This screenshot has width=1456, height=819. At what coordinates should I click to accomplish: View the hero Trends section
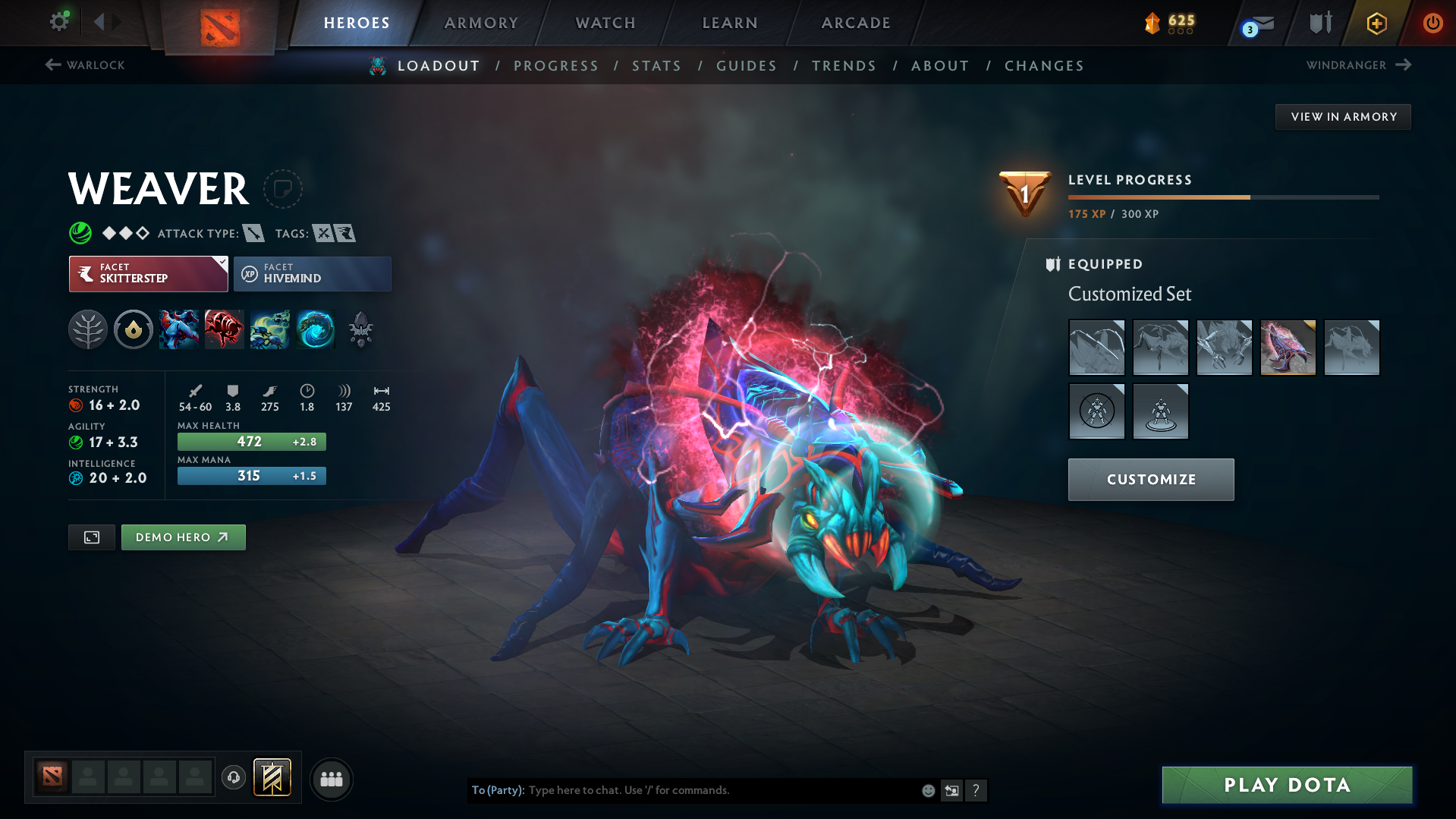[x=844, y=66]
